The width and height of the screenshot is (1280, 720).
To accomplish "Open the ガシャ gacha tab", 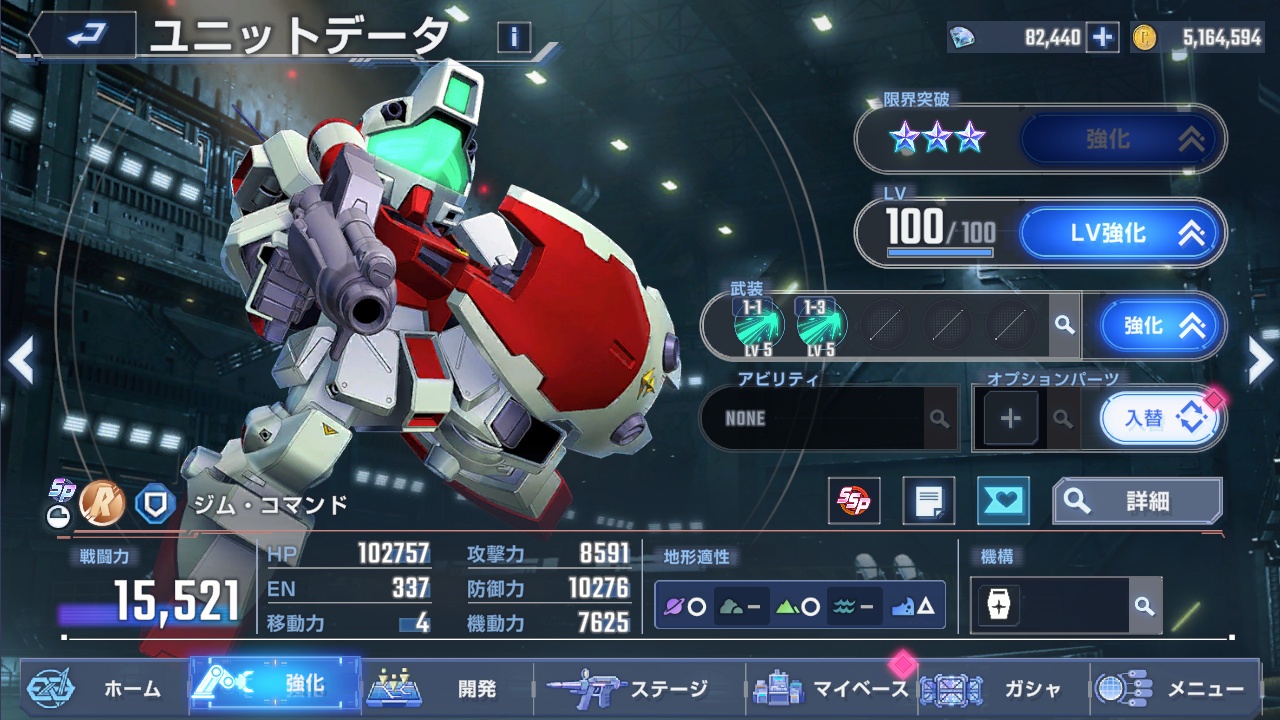I will pos(1000,688).
